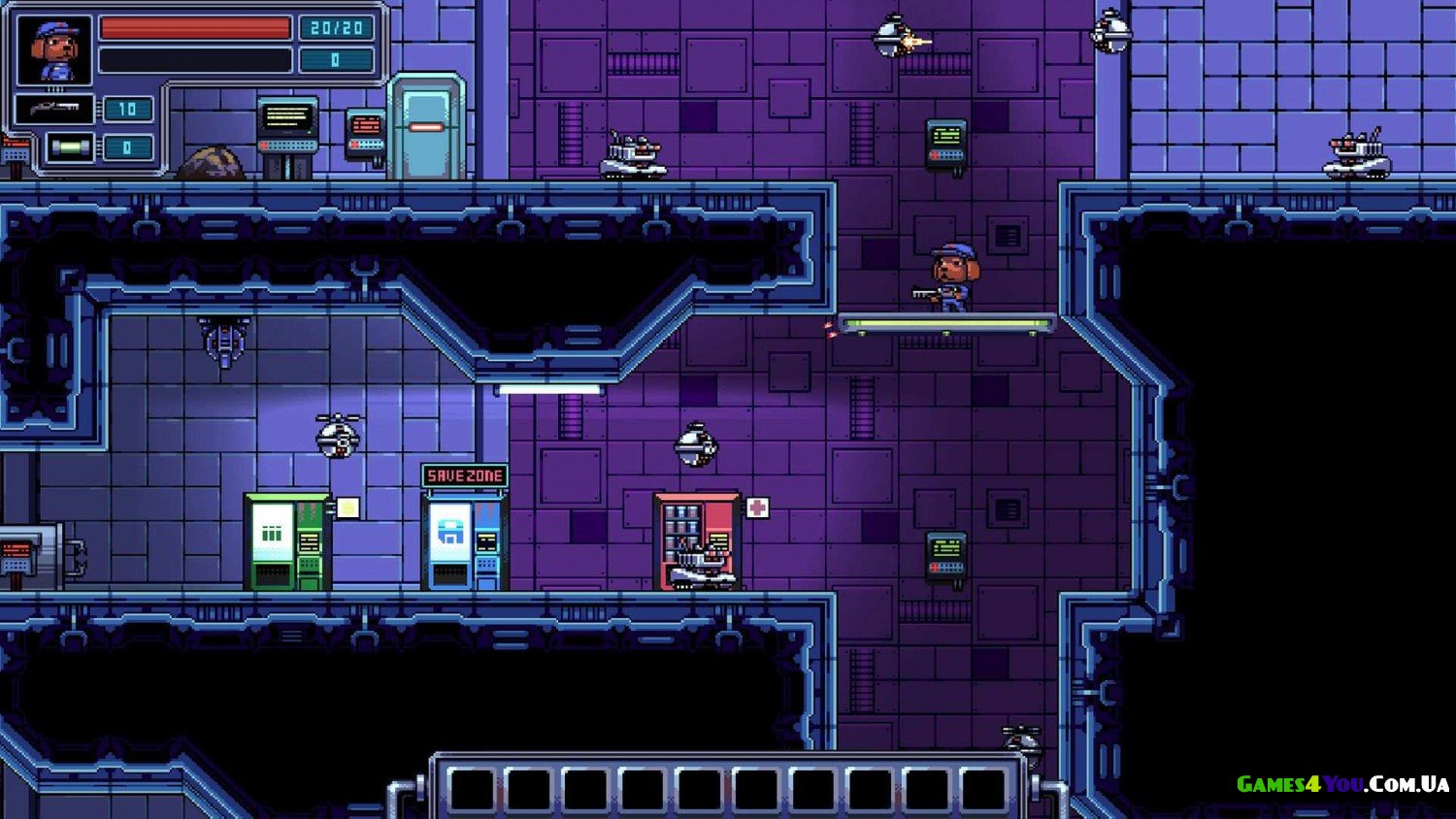Select the rifle weapon icon
Viewport: 1456px width, 819px height.
tap(54, 109)
